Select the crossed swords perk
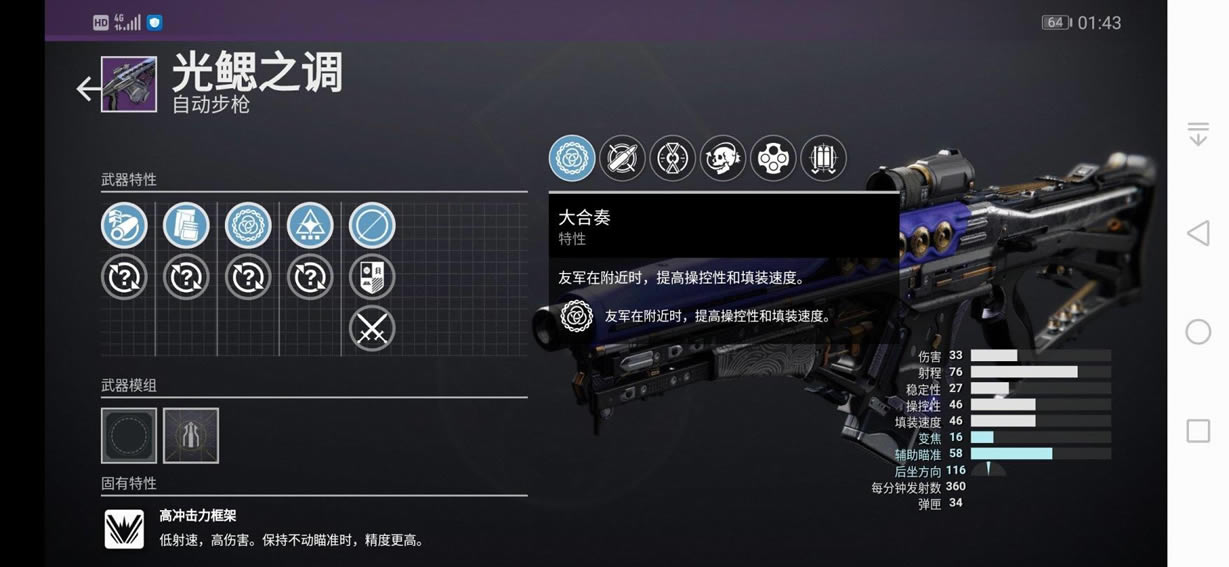Screen dimensions: 1229x567 tap(372, 328)
